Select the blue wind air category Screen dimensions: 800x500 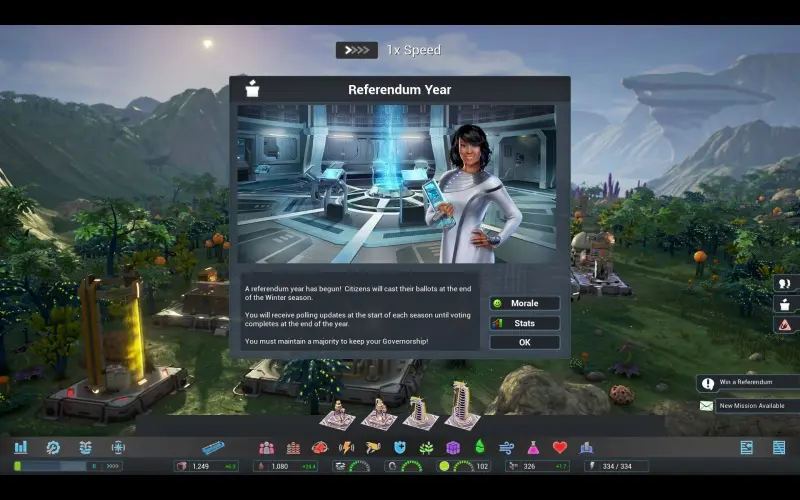tap(506, 447)
